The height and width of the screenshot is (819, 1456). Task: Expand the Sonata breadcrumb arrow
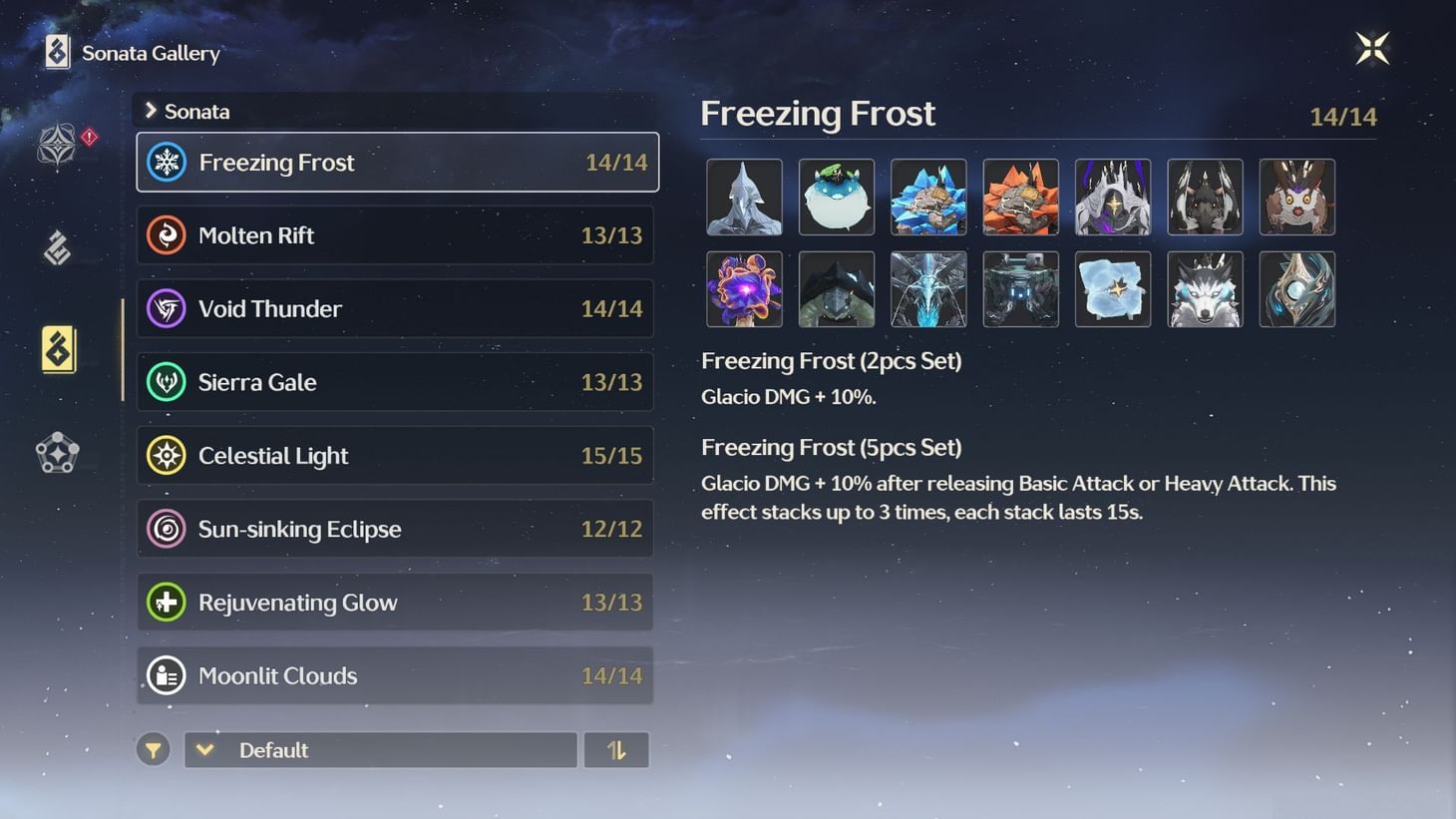click(151, 111)
